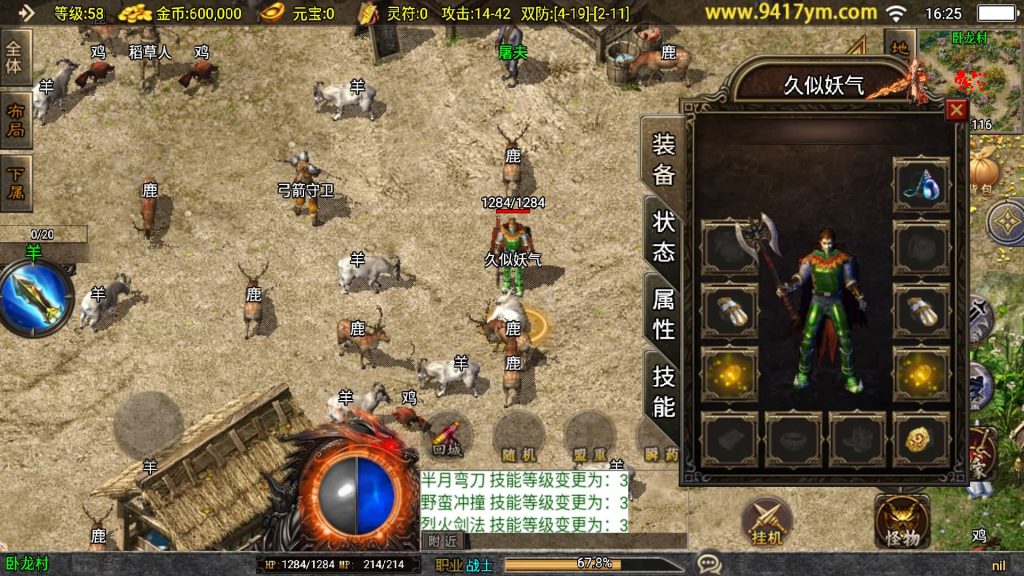
Task: Select the gold medal slot in bottom row
Action: [x=921, y=436]
